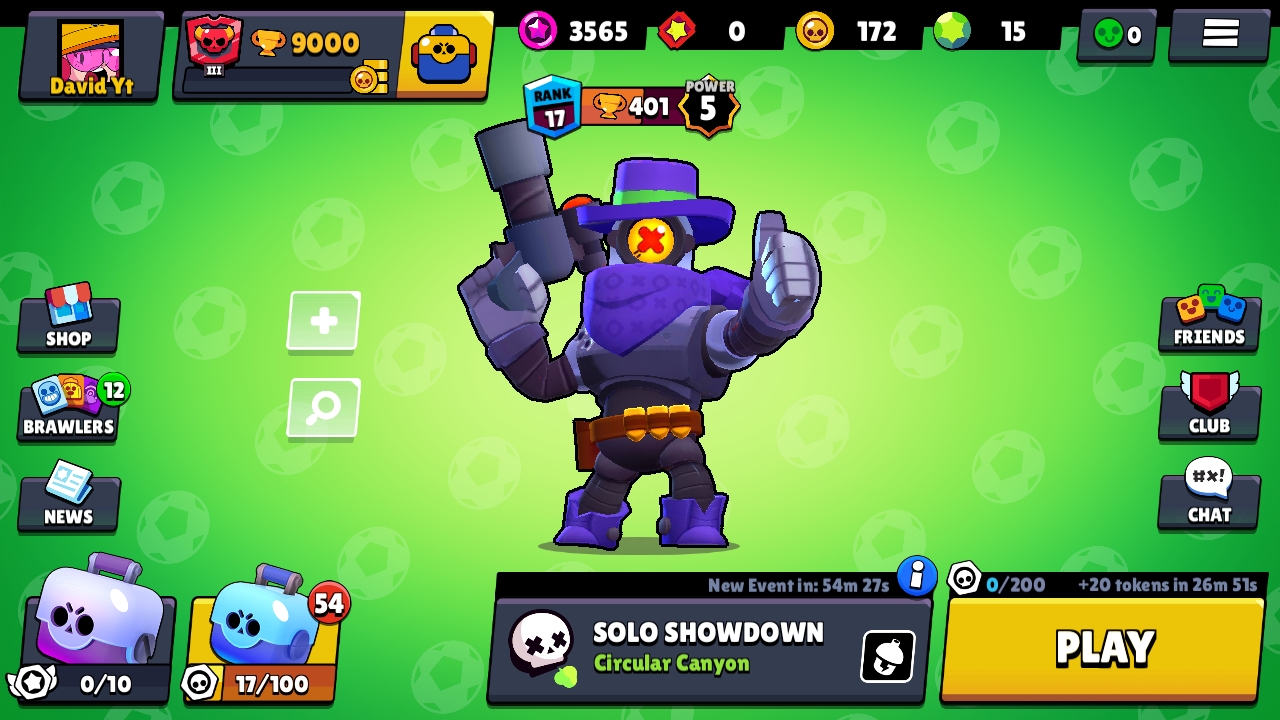
Task: Click the event info button
Action: coord(916,576)
